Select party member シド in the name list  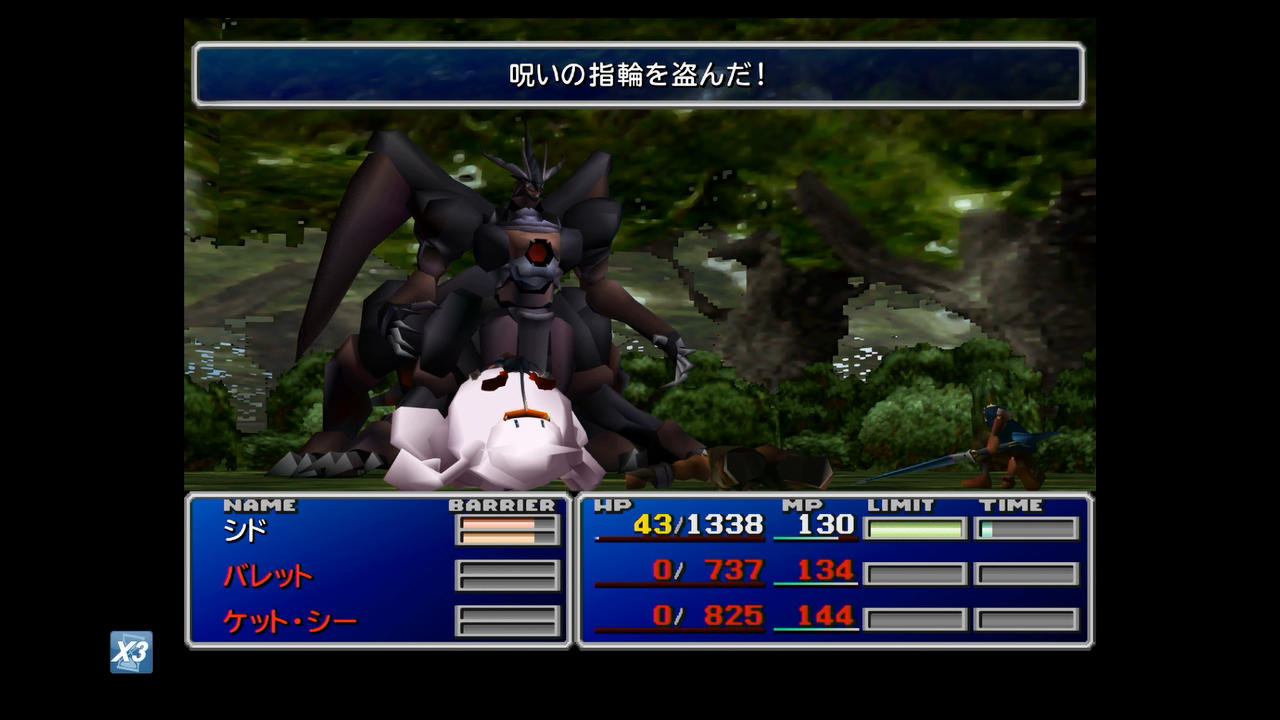(x=245, y=529)
